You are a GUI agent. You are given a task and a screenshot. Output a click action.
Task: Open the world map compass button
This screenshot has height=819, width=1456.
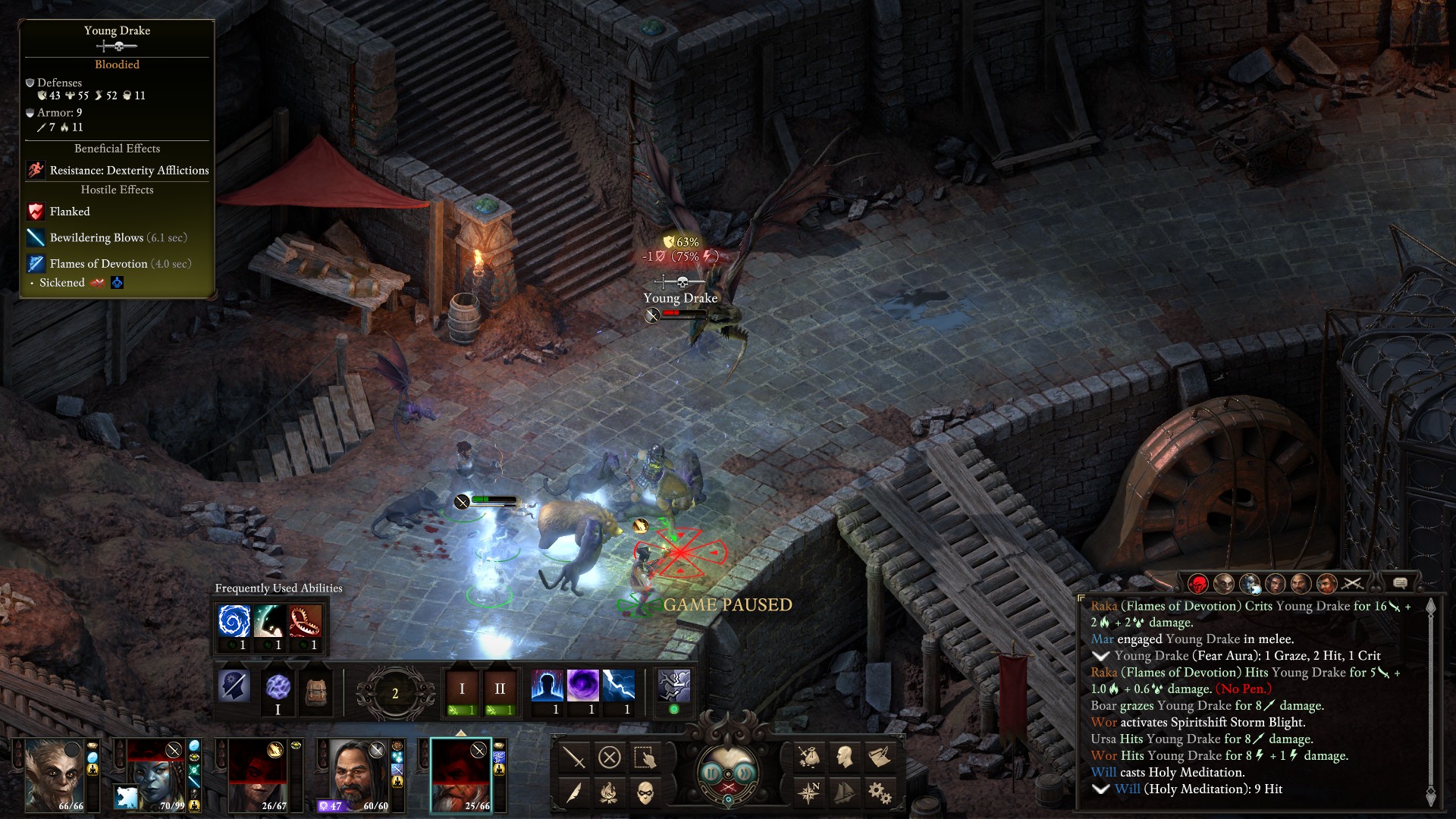809,792
